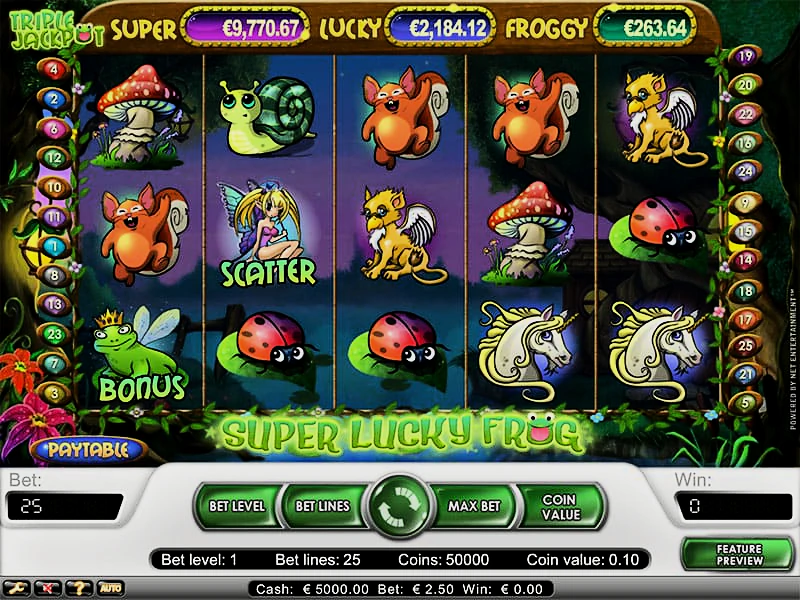This screenshot has width=800, height=600.
Task: Choose bet line 12 marker
Action: pos(53,157)
